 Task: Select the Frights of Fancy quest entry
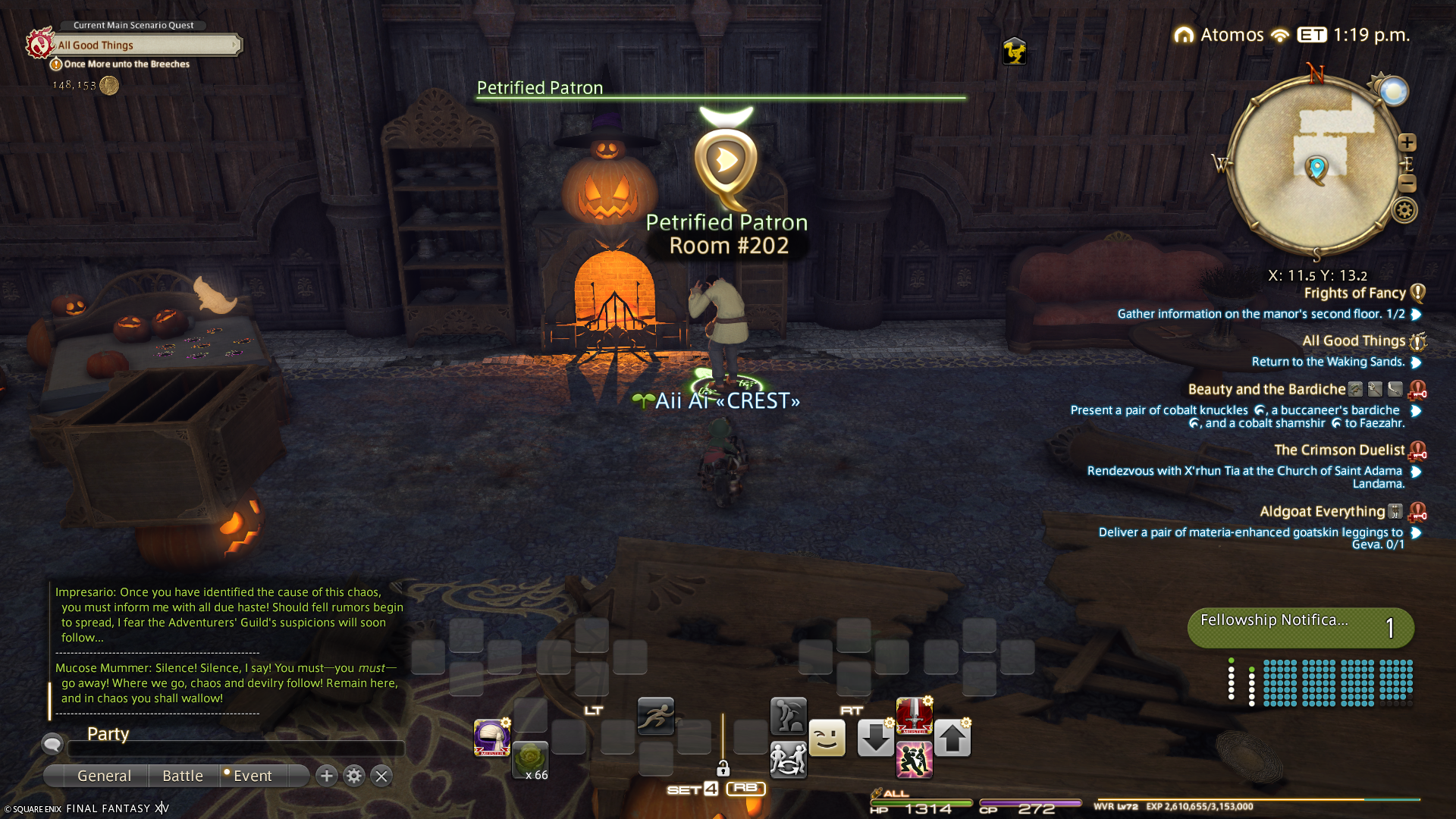[1354, 293]
